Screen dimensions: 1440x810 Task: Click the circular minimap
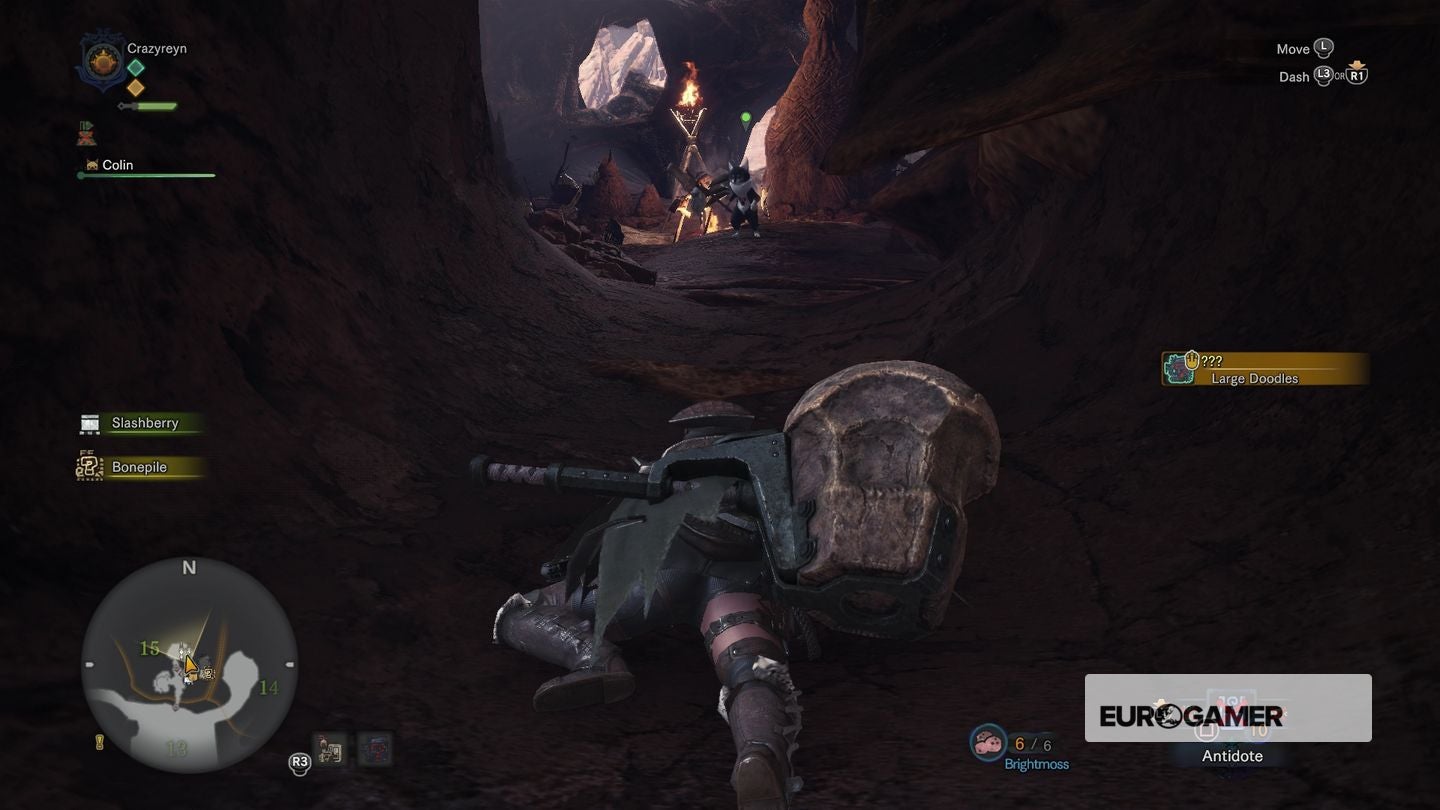(x=189, y=665)
